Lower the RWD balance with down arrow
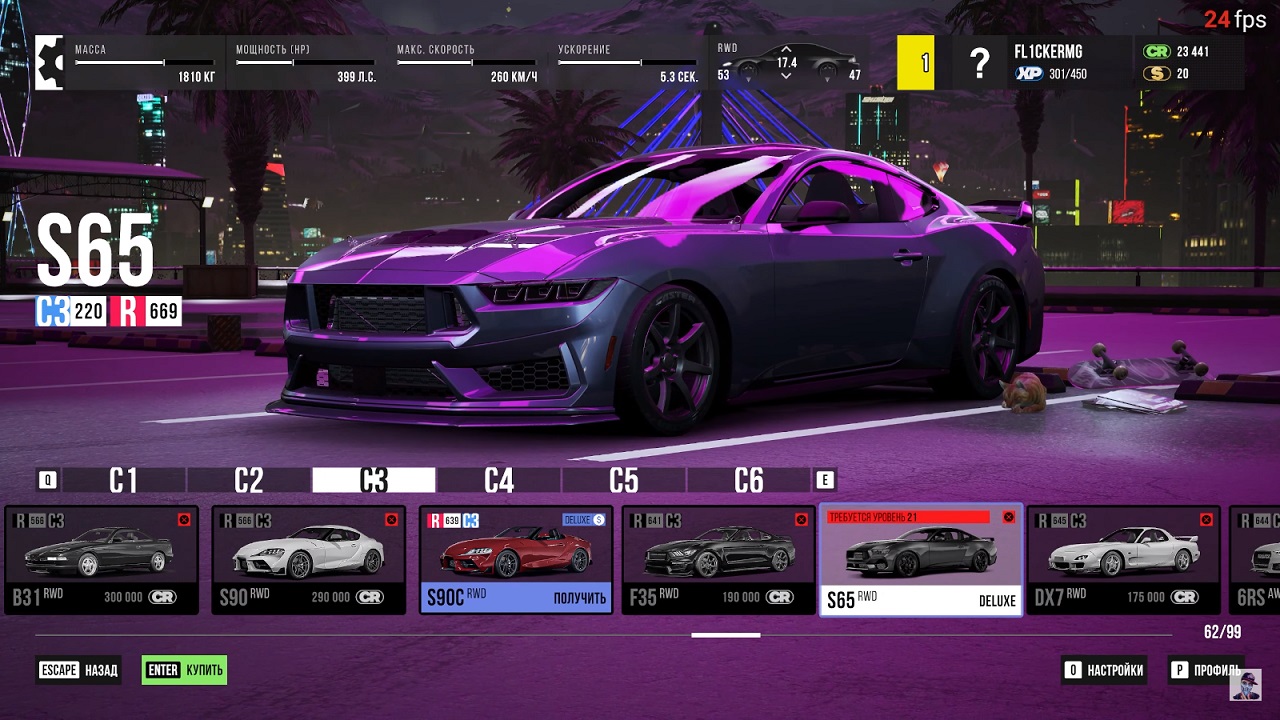1280x720 pixels. [786, 76]
